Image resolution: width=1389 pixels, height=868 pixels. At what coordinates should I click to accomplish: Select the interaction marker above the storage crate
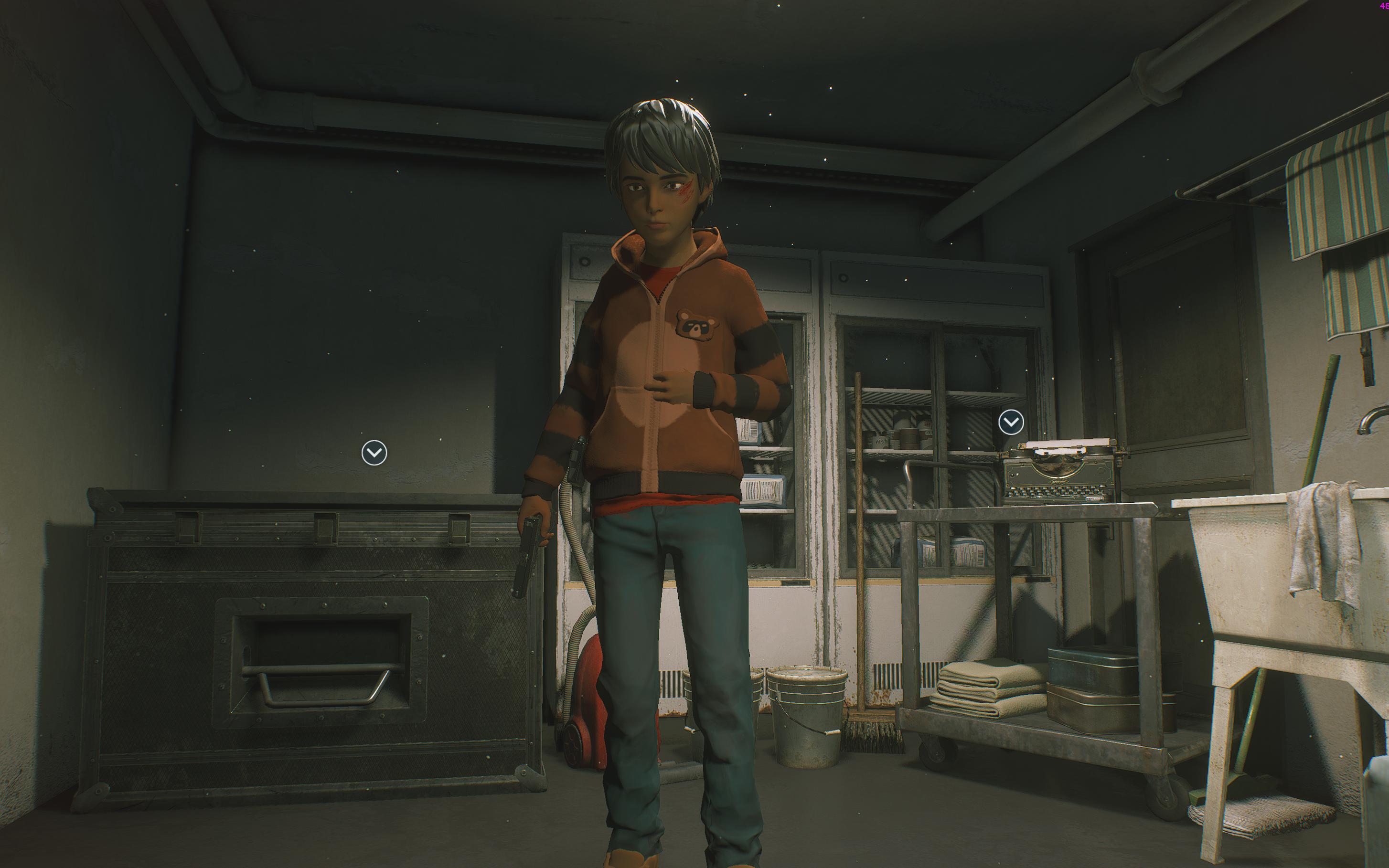pyautogui.click(x=374, y=453)
